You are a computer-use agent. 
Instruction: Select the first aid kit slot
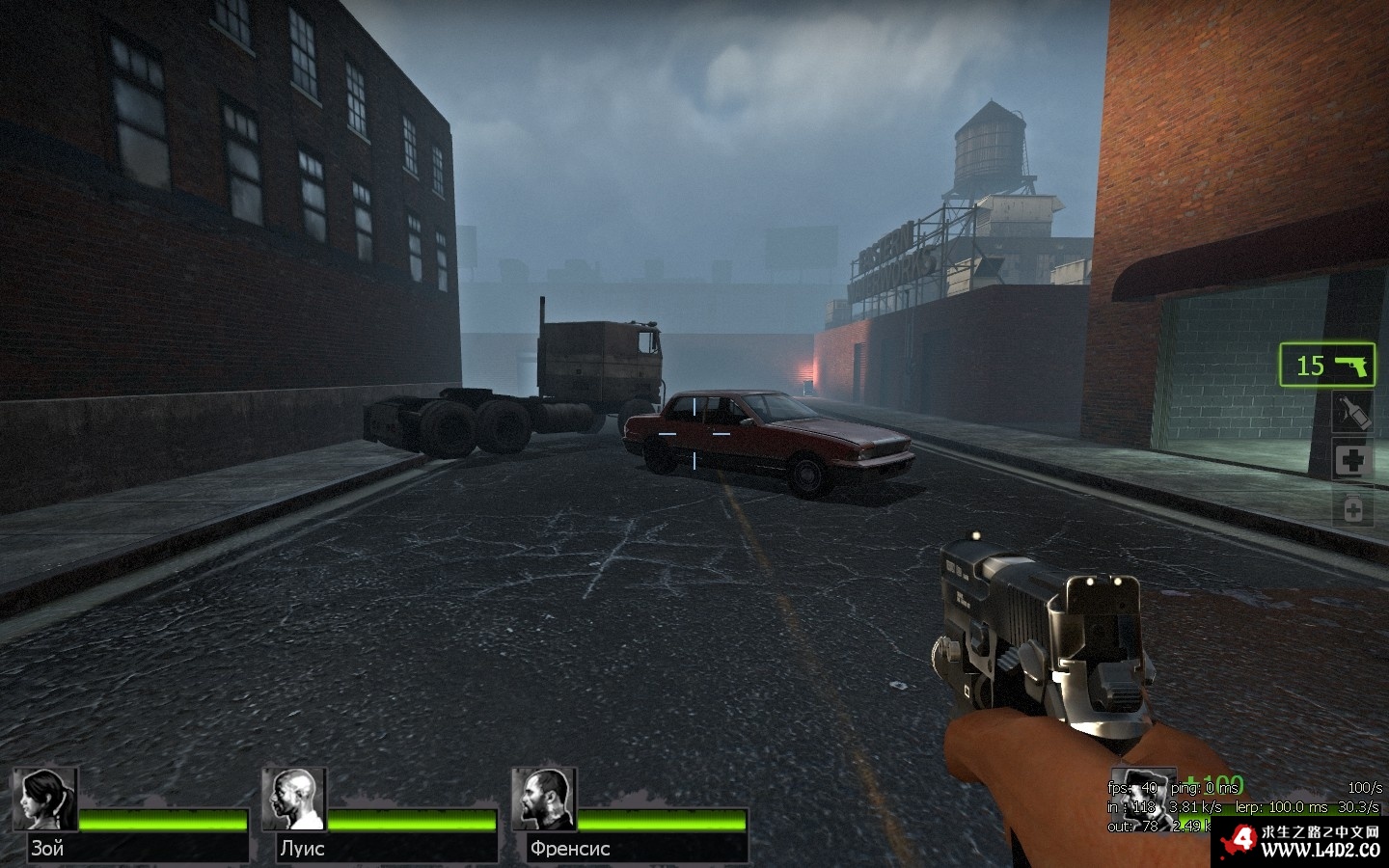coord(1352,460)
